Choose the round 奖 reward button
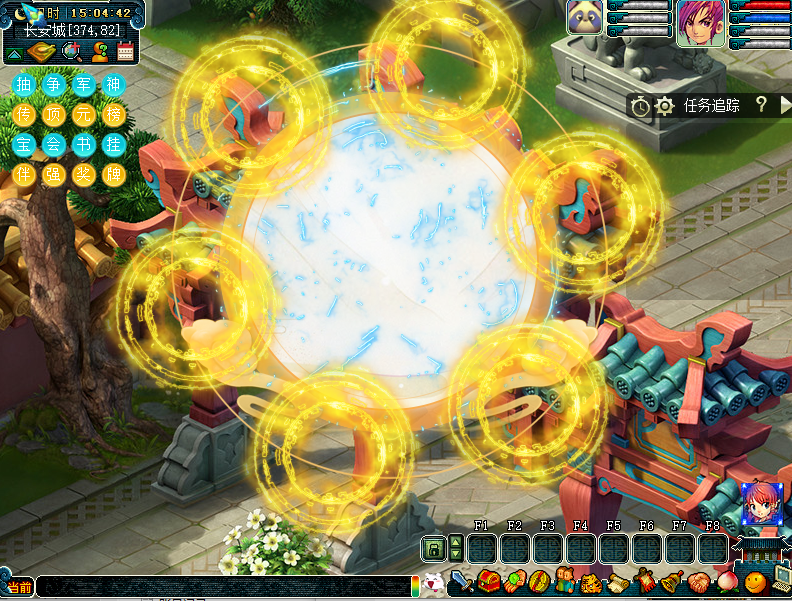 (83, 174)
